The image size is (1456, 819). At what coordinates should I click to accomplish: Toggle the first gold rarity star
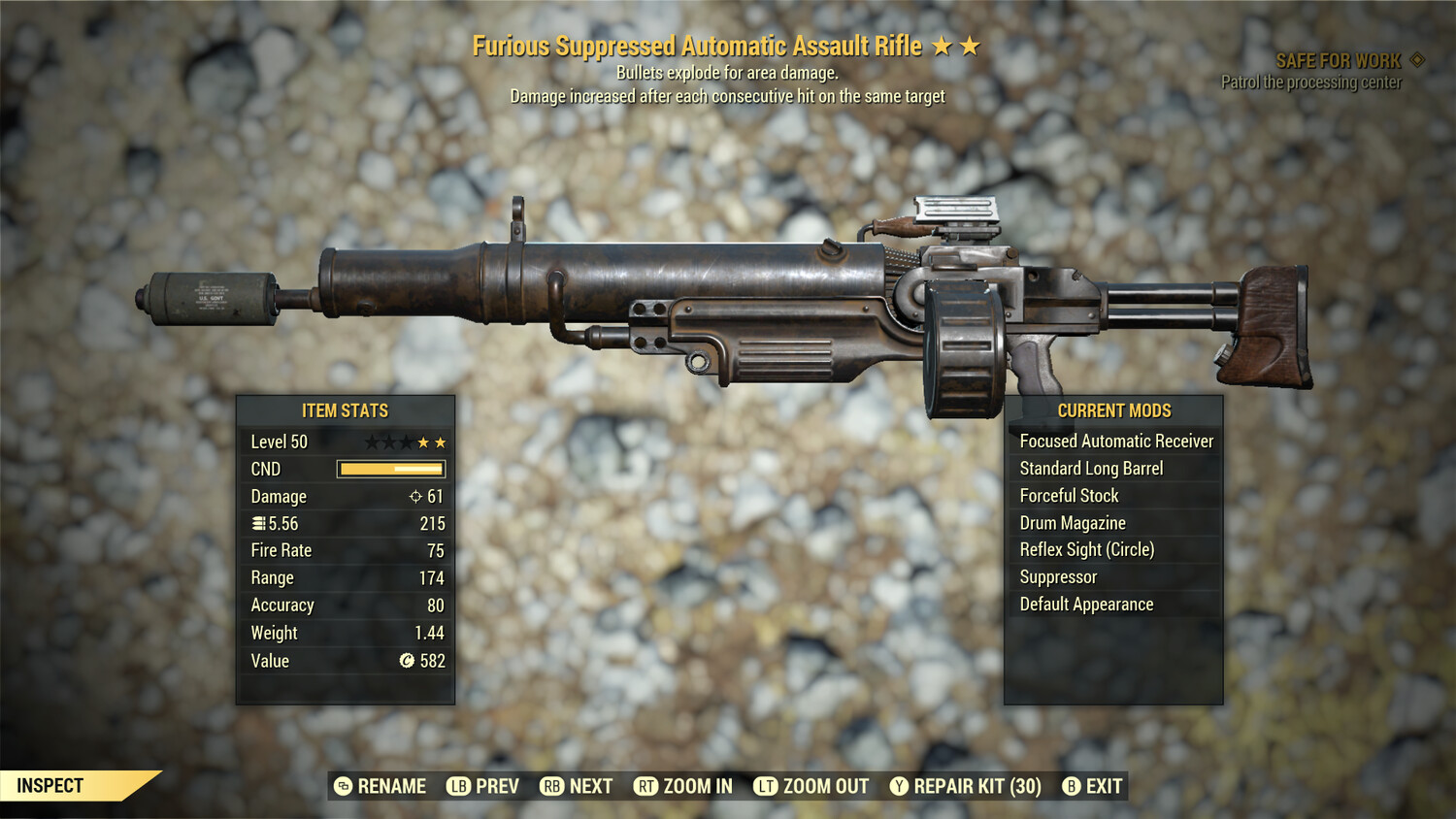point(420,441)
